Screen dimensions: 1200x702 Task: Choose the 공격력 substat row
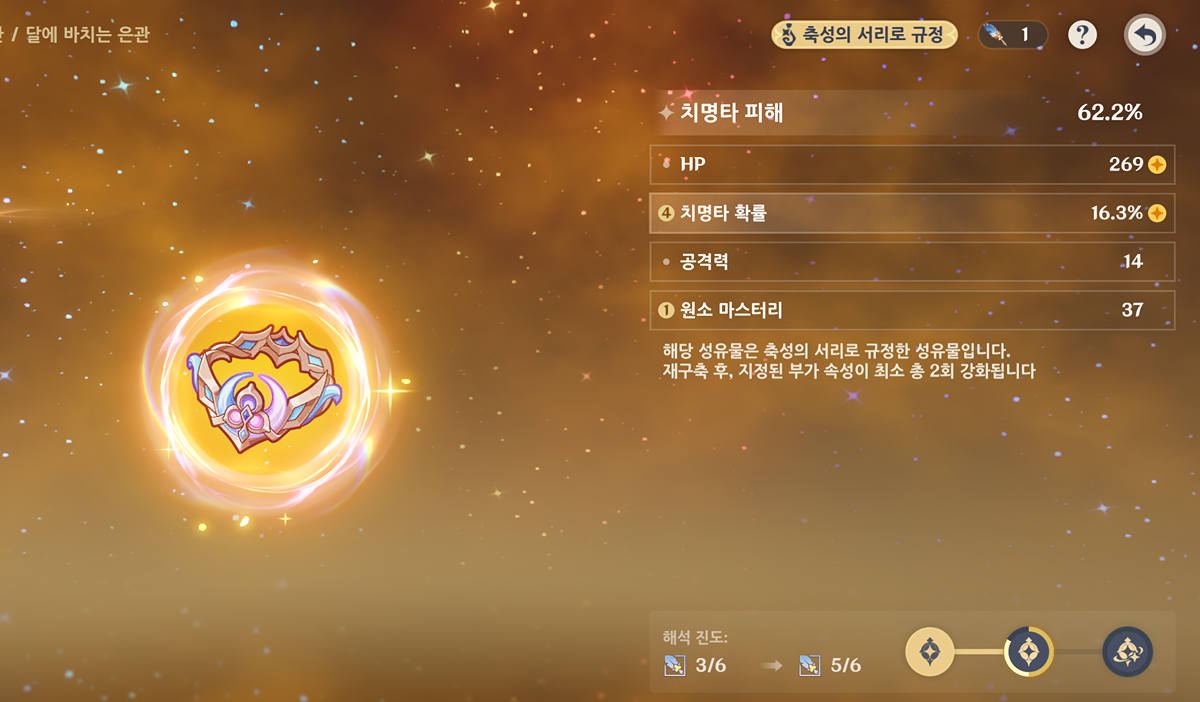click(x=911, y=262)
